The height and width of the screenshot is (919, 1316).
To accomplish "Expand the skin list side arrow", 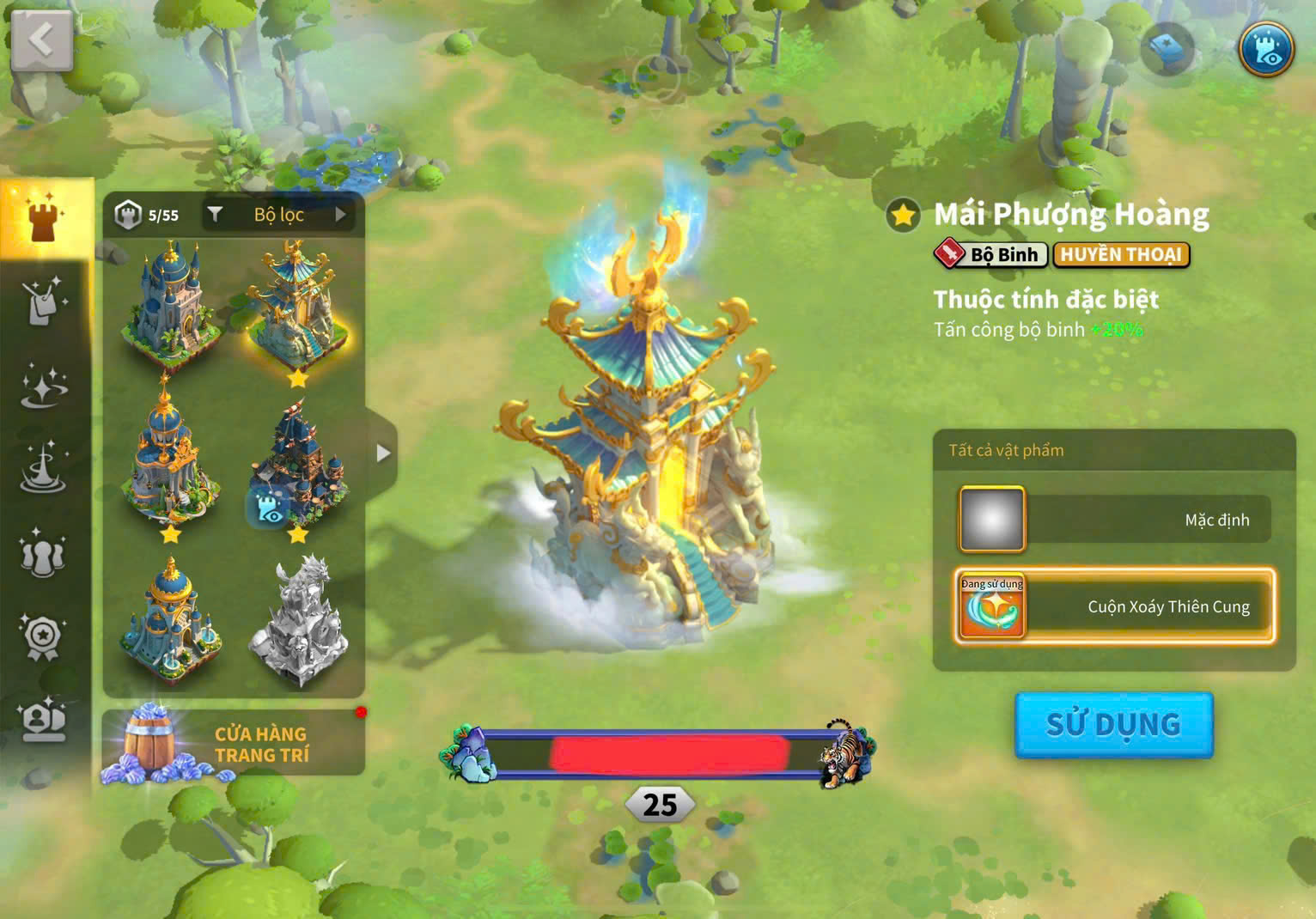I will (383, 453).
